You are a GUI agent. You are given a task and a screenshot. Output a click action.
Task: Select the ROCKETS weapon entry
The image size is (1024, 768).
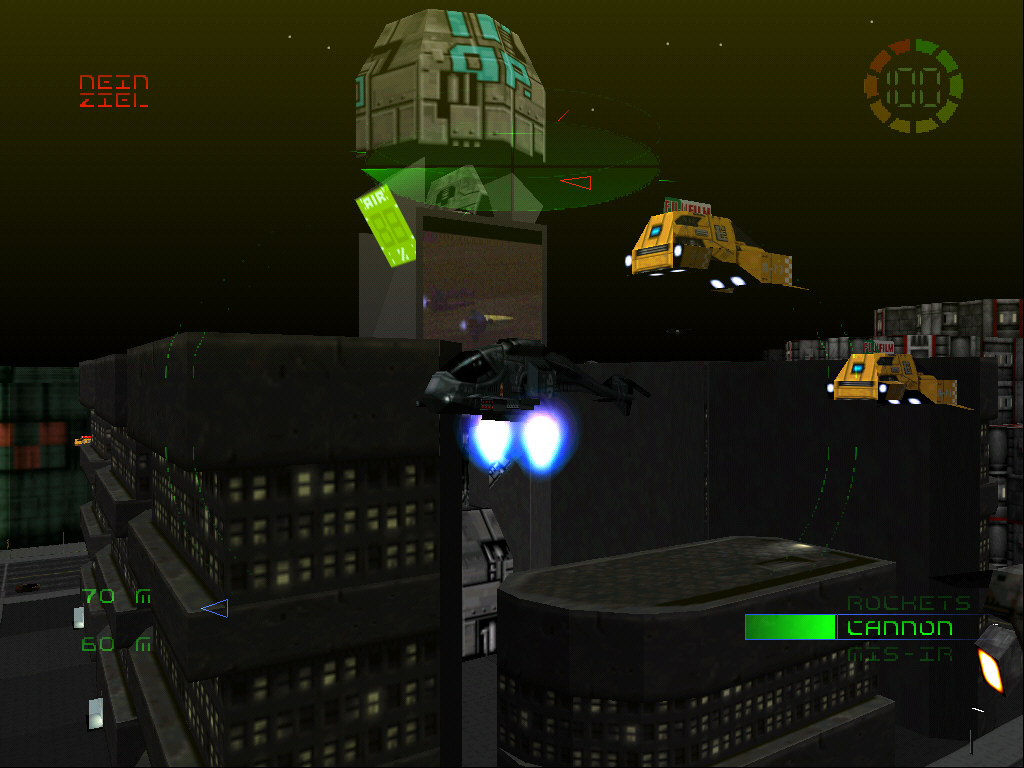point(895,603)
